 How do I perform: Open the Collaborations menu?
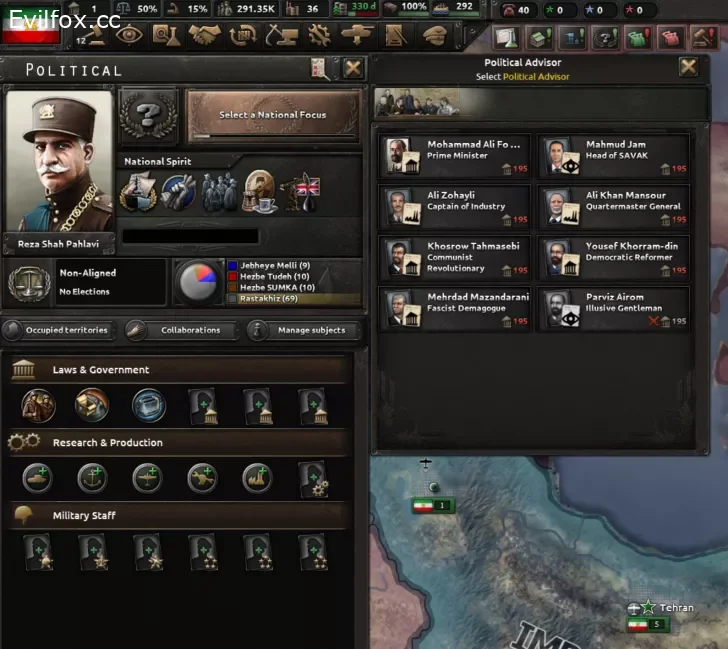tap(184, 330)
